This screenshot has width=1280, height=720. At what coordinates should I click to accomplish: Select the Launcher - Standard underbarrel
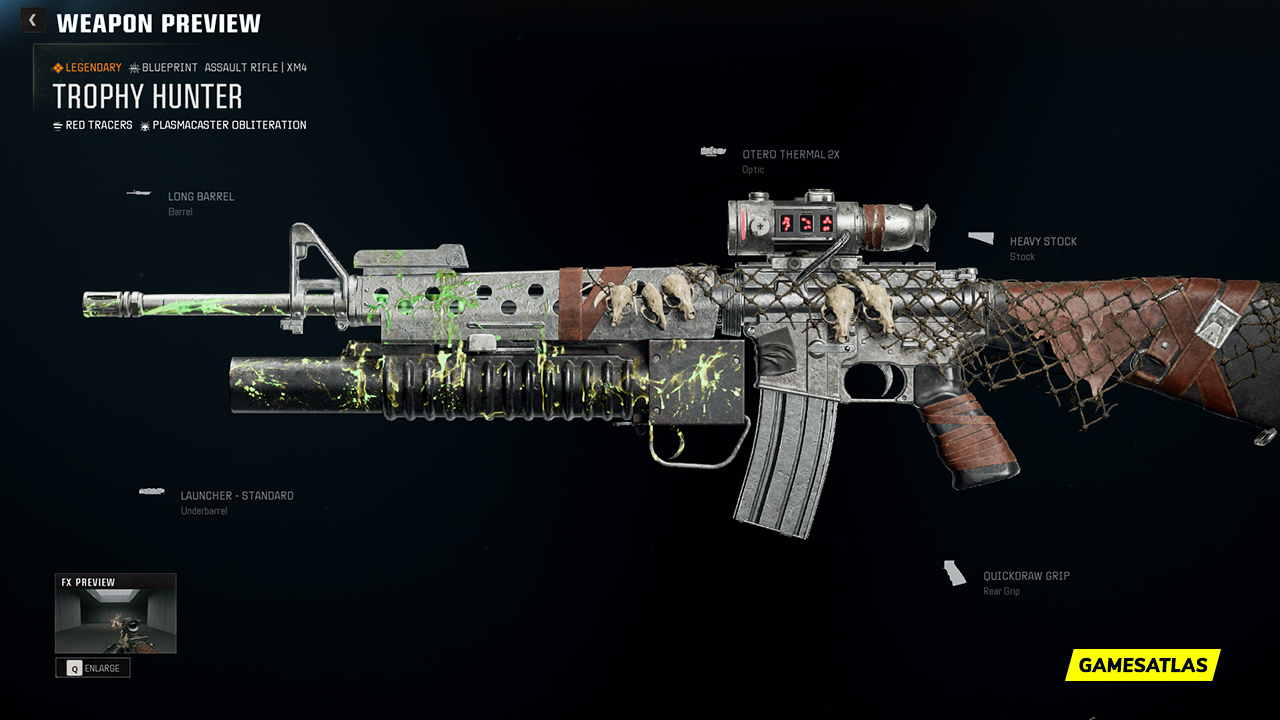pyautogui.click(x=236, y=496)
